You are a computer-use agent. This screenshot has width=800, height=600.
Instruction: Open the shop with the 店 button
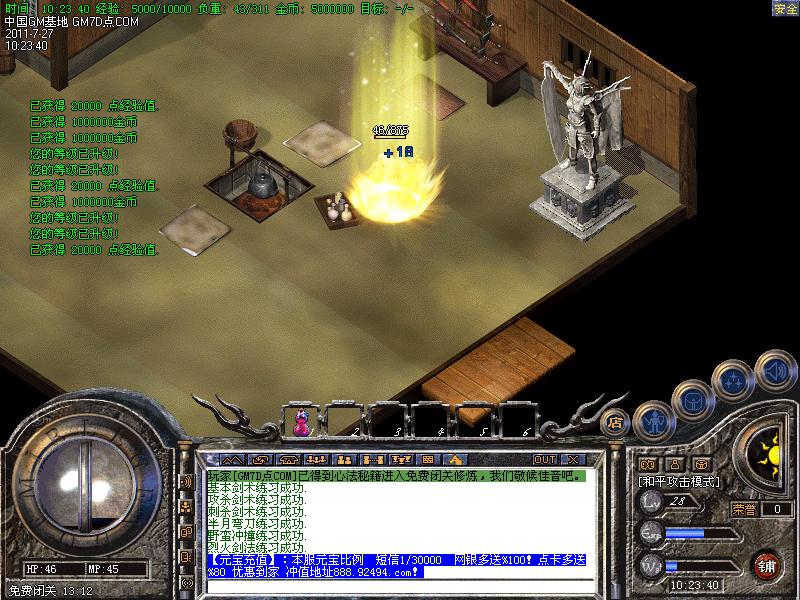click(x=616, y=422)
